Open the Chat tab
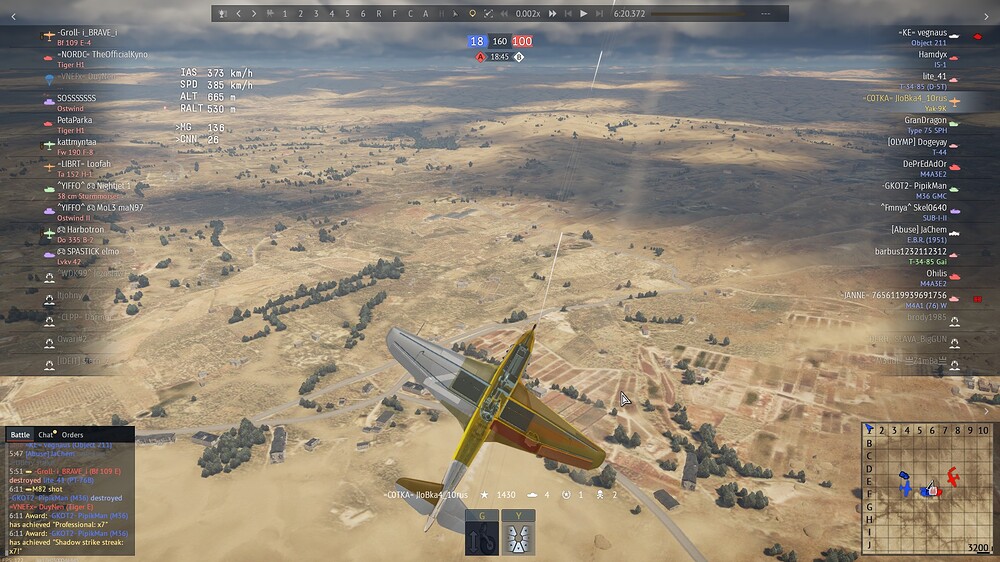This screenshot has width=1000, height=562. (46, 435)
